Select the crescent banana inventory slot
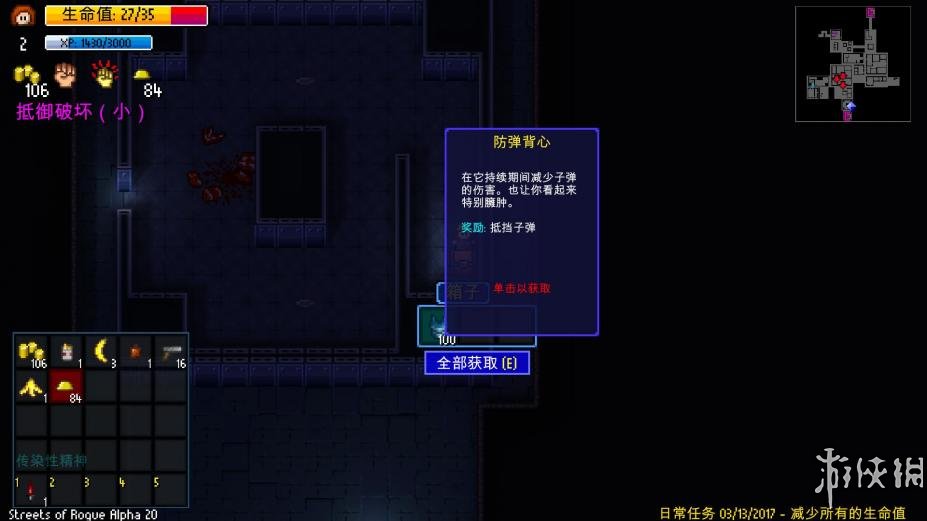 click(x=101, y=351)
